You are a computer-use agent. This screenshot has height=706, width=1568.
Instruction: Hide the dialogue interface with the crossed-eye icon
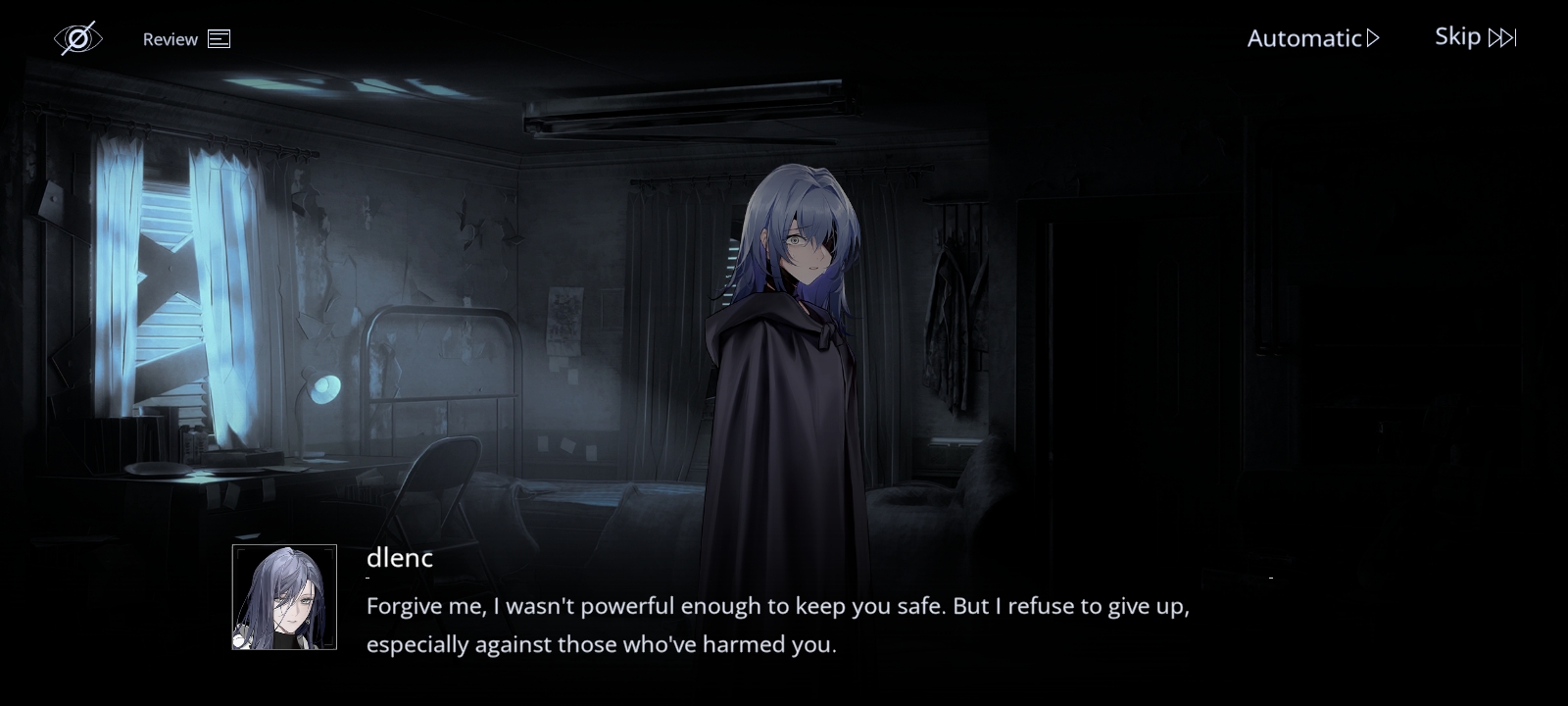(77, 38)
